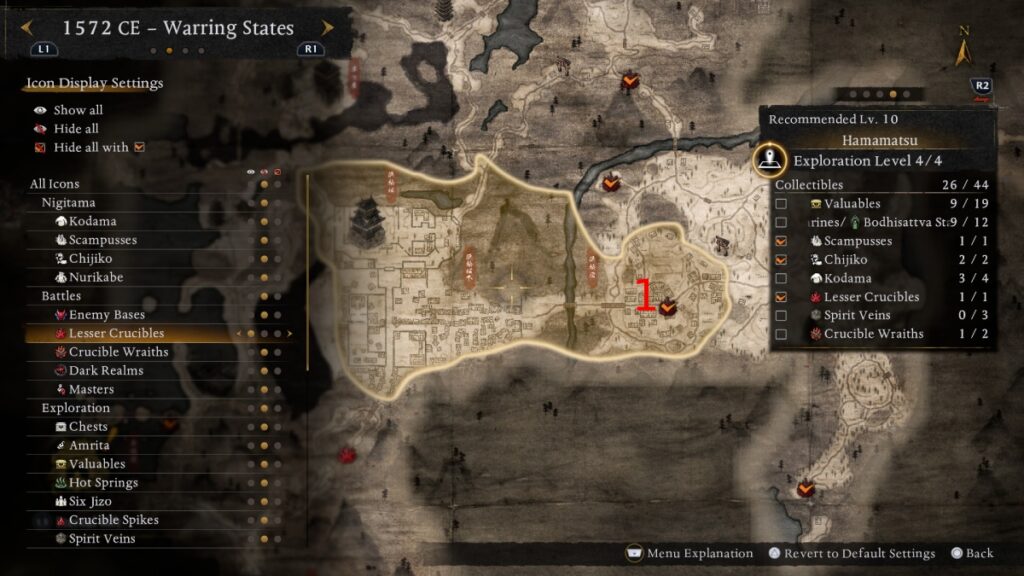Uncheck Chijiko in the collectibles list

click(781, 260)
